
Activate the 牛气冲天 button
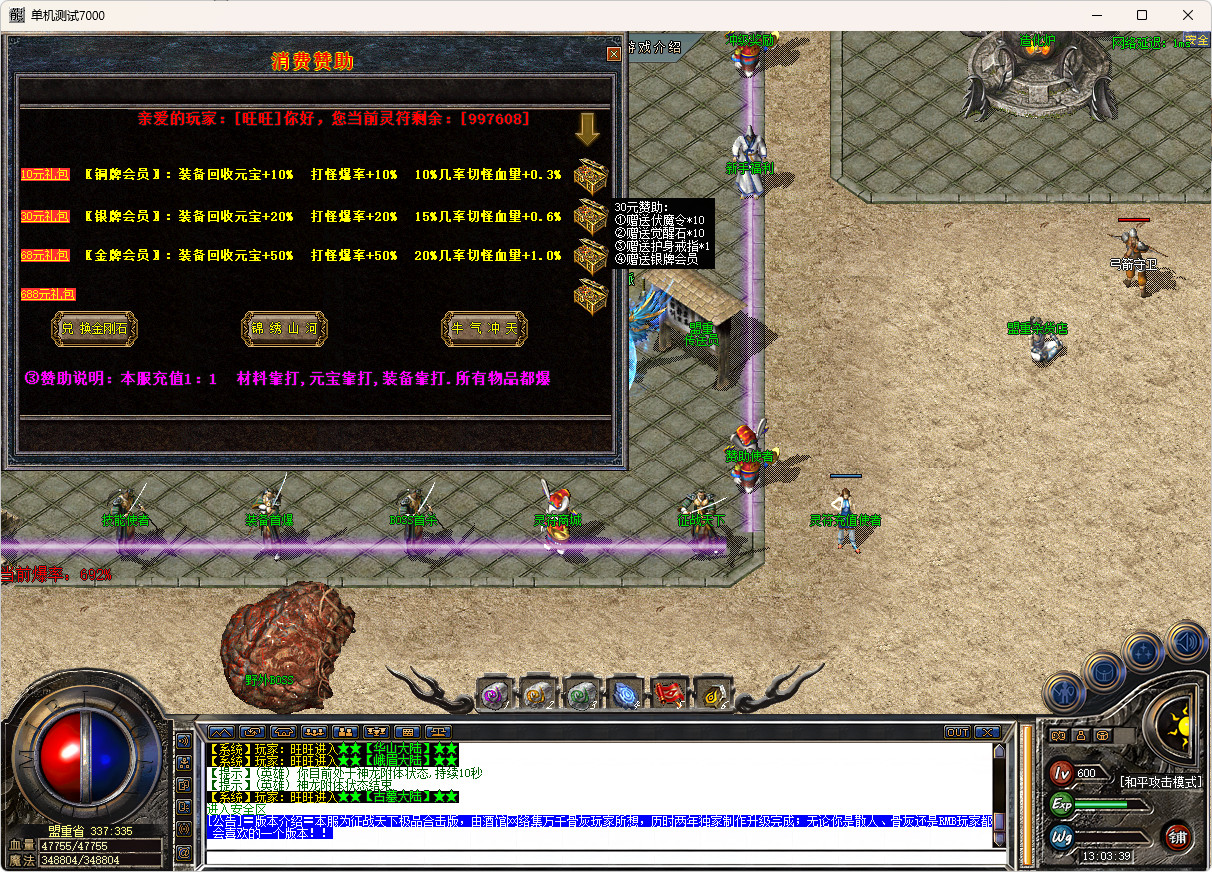(485, 328)
